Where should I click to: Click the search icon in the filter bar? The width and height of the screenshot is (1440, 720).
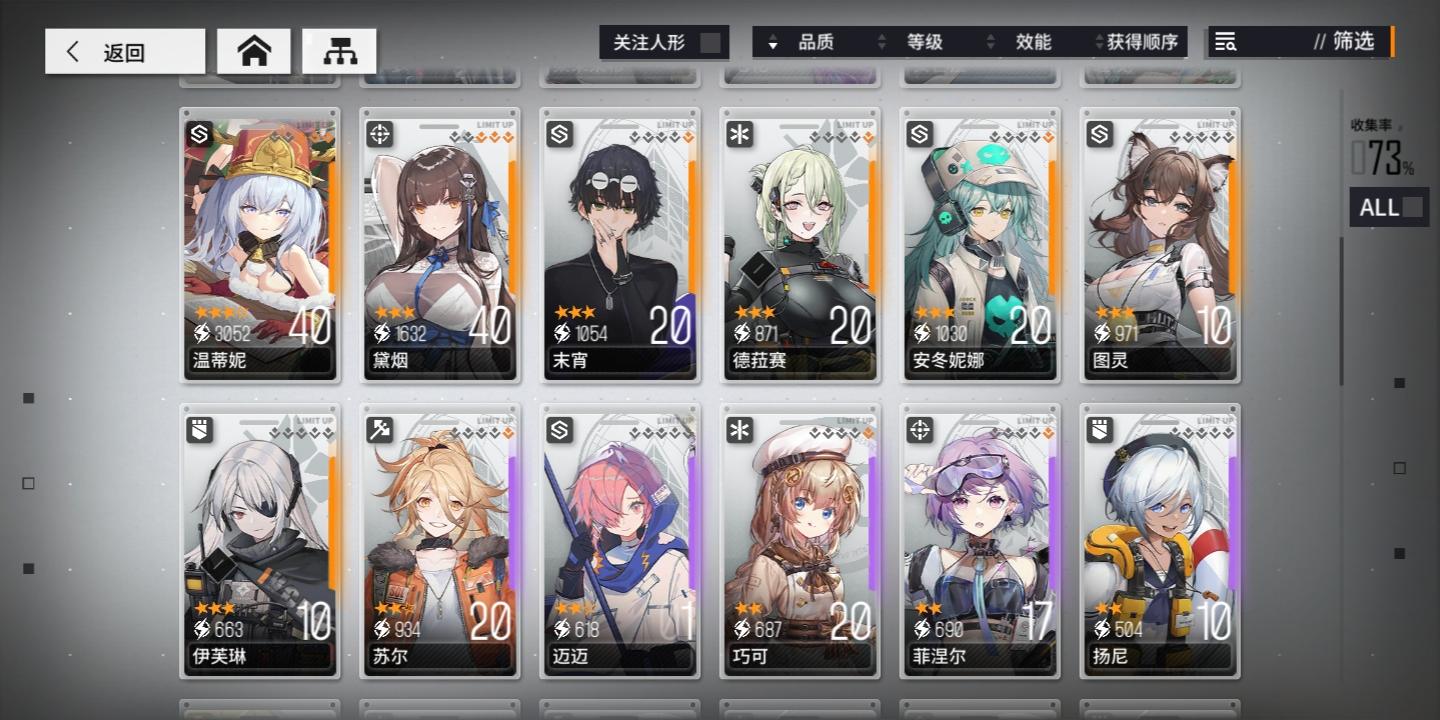(1225, 42)
